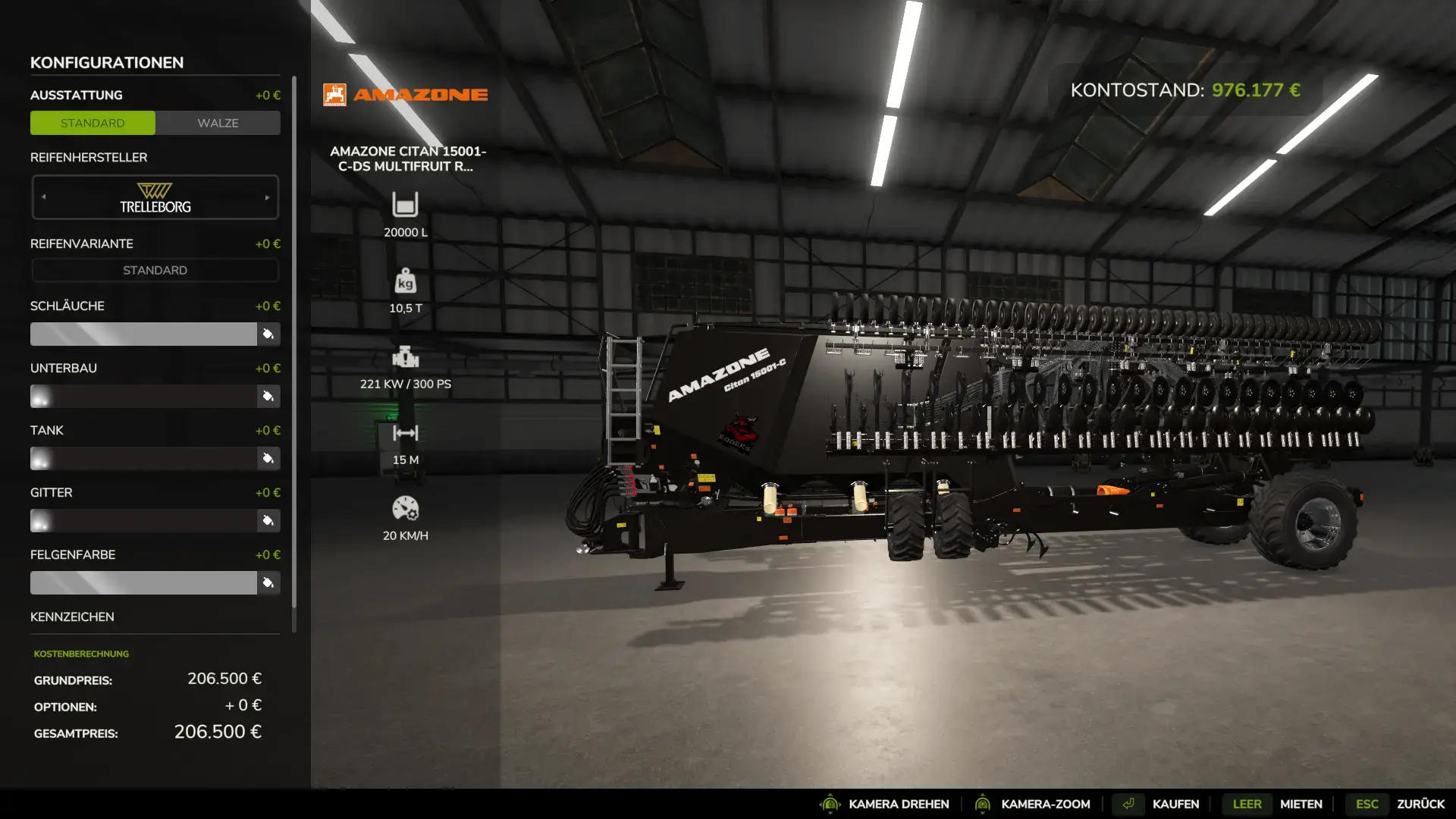Switch equipment to Walze

pyautogui.click(x=218, y=123)
